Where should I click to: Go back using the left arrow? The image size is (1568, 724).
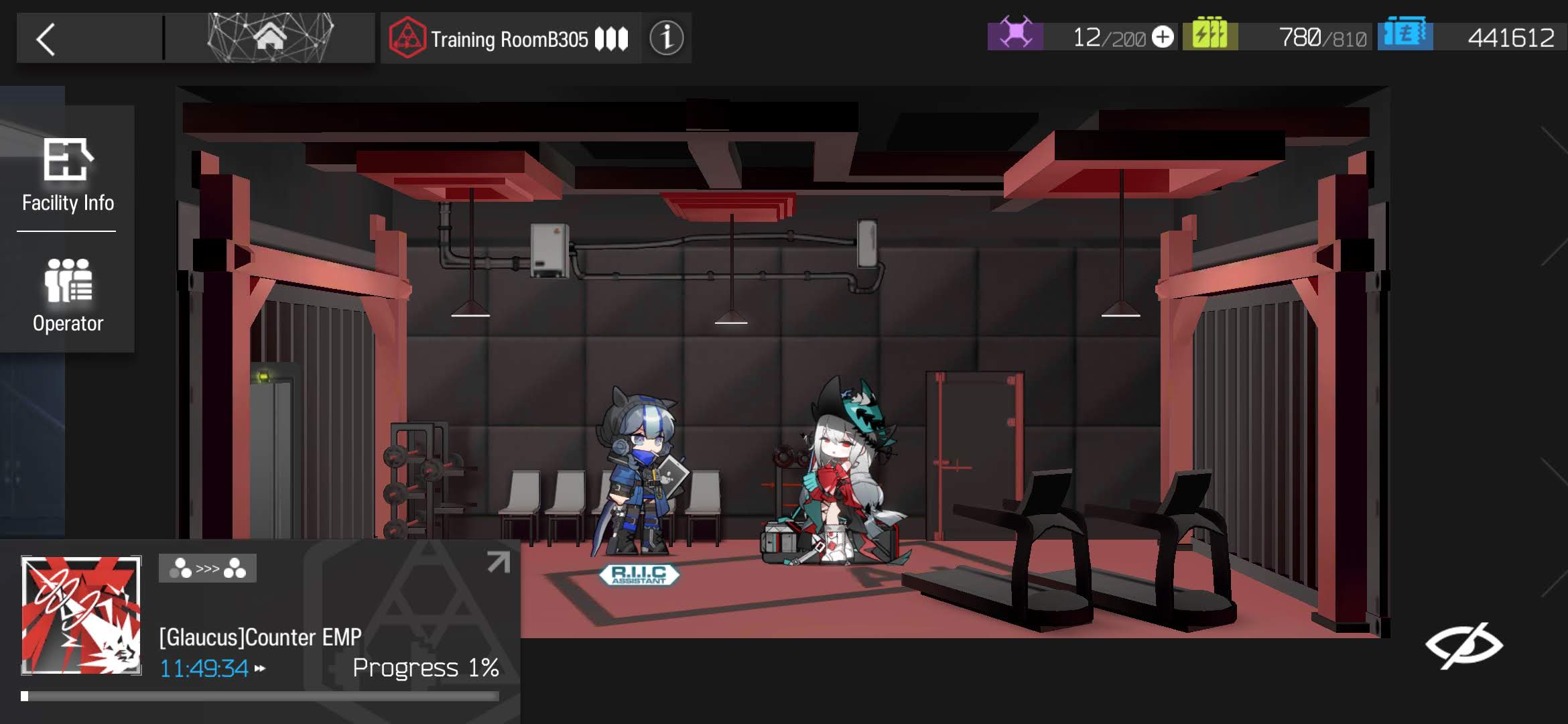pos(46,39)
